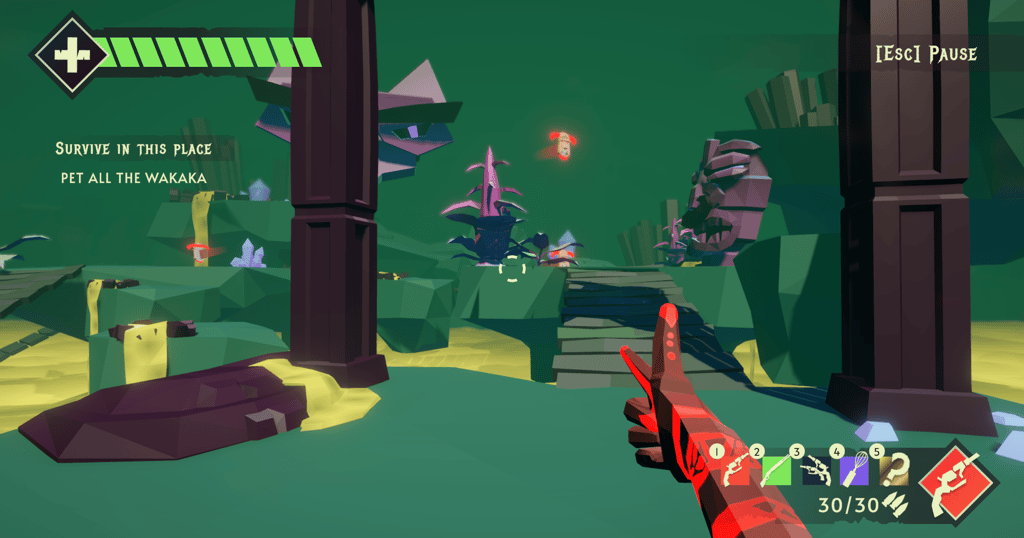
Task: Select the question mark mystery weapon slot
Action: (893, 470)
